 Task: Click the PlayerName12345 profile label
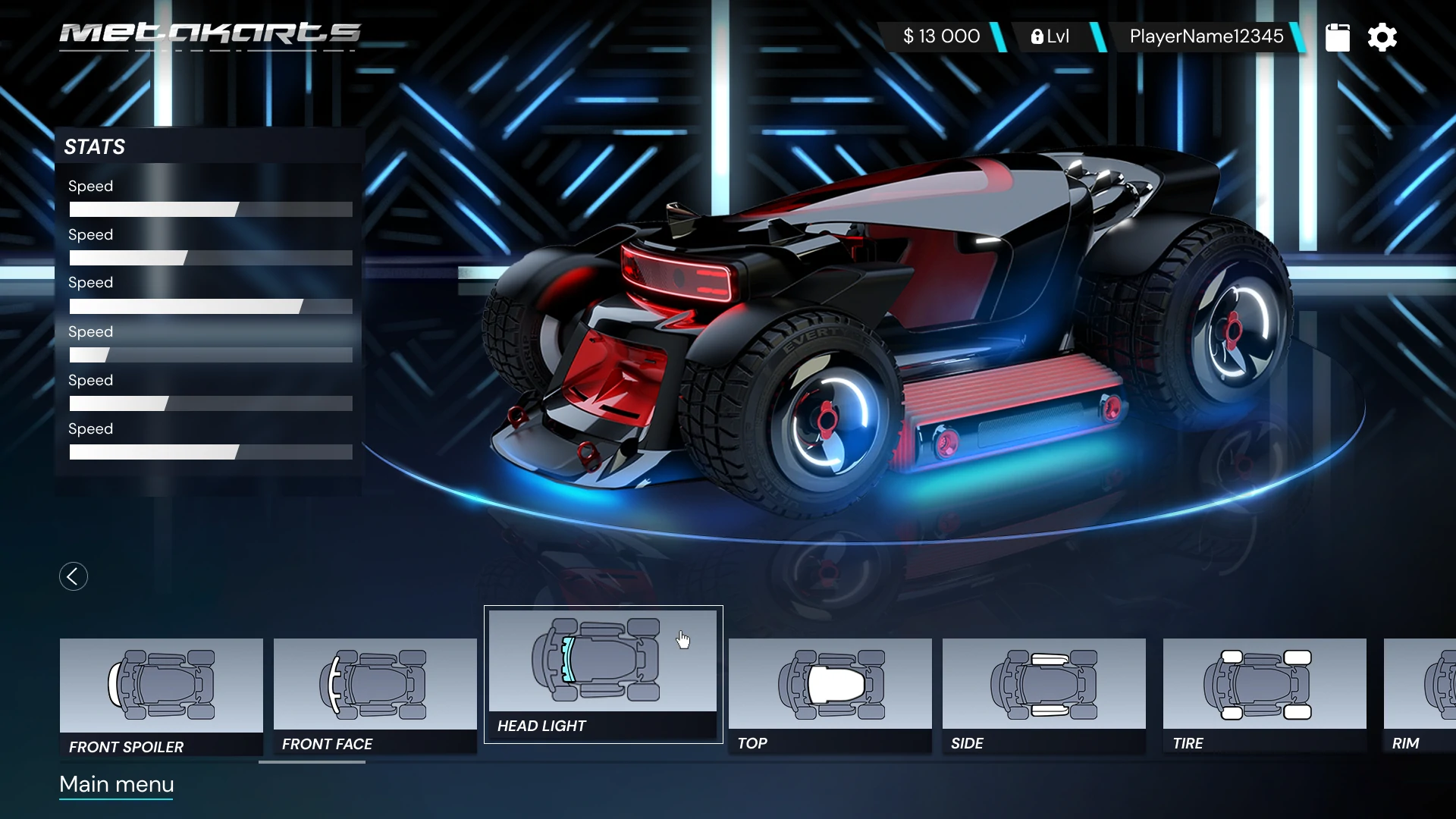[1206, 36]
